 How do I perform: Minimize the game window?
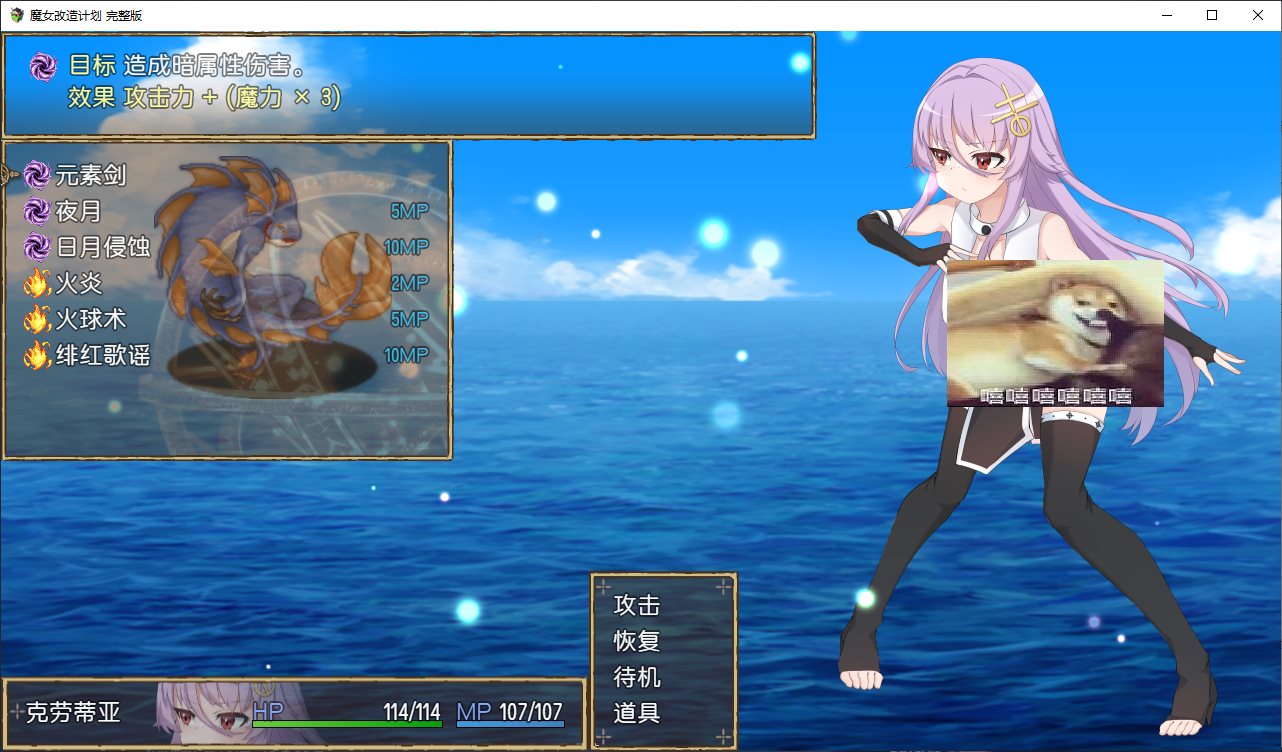1166,15
